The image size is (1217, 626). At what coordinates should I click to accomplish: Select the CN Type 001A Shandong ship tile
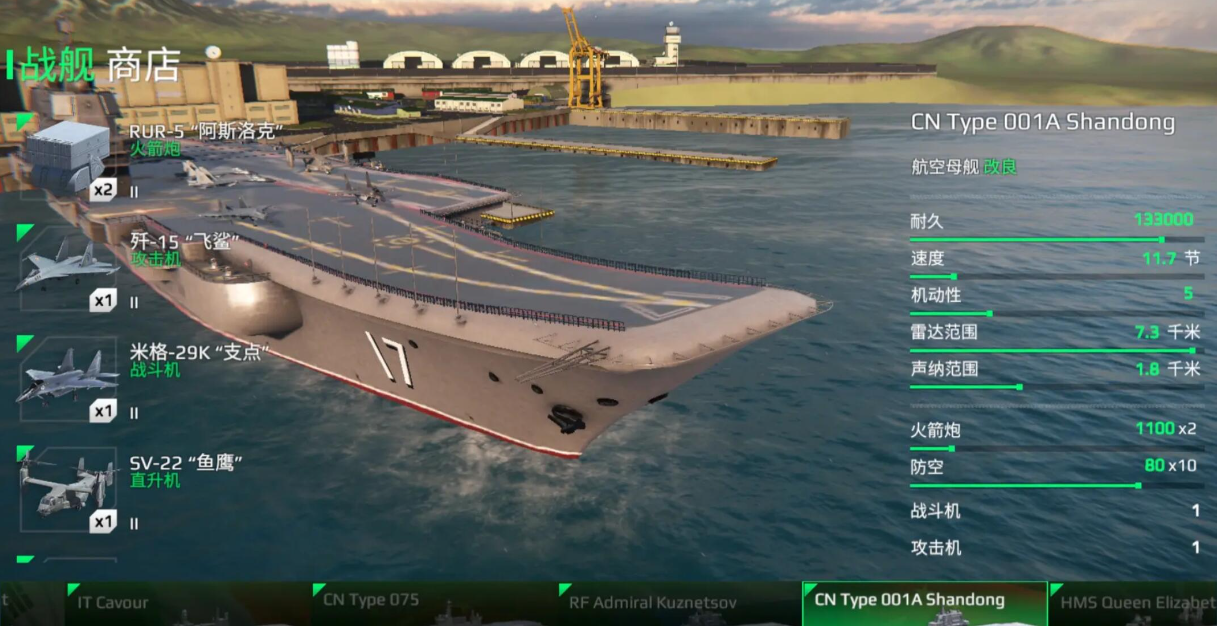tap(924, 604)
